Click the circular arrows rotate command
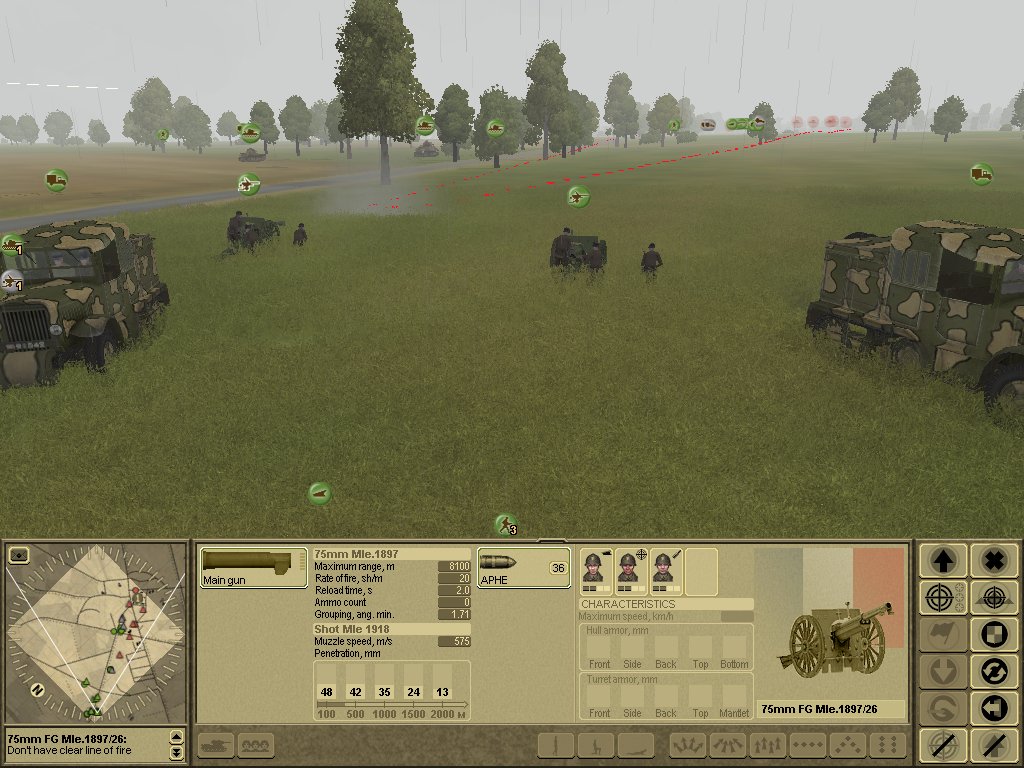 pyautogui.click(x=993, y=671)
